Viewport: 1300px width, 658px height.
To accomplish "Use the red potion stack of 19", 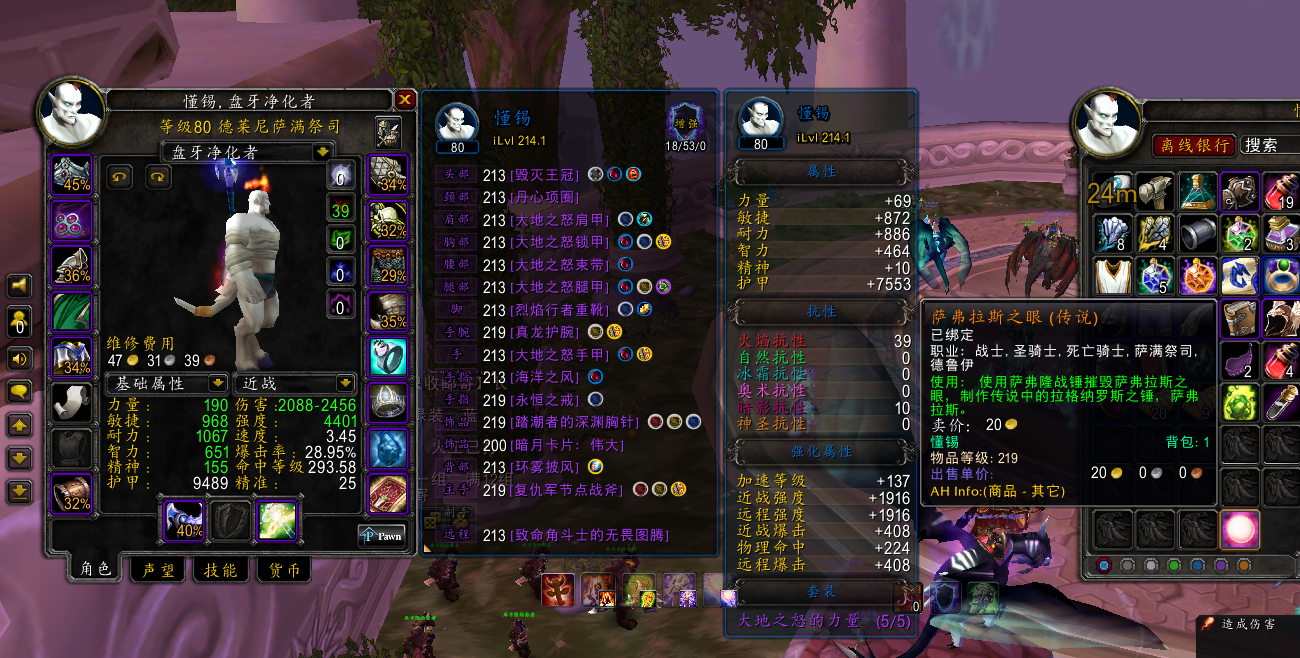I will click(1281, 190).
